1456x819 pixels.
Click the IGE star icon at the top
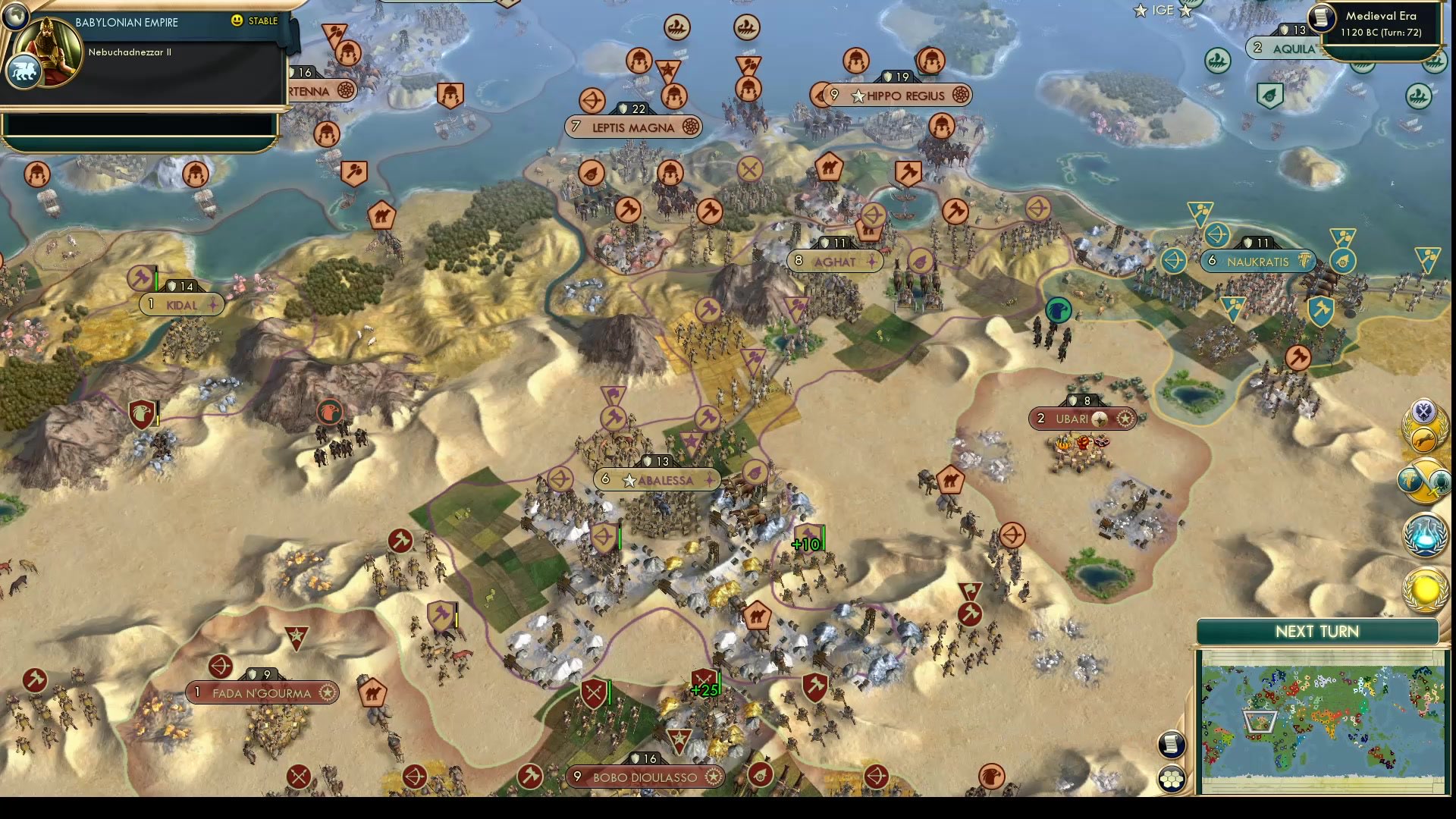(x=1140, y=11)
